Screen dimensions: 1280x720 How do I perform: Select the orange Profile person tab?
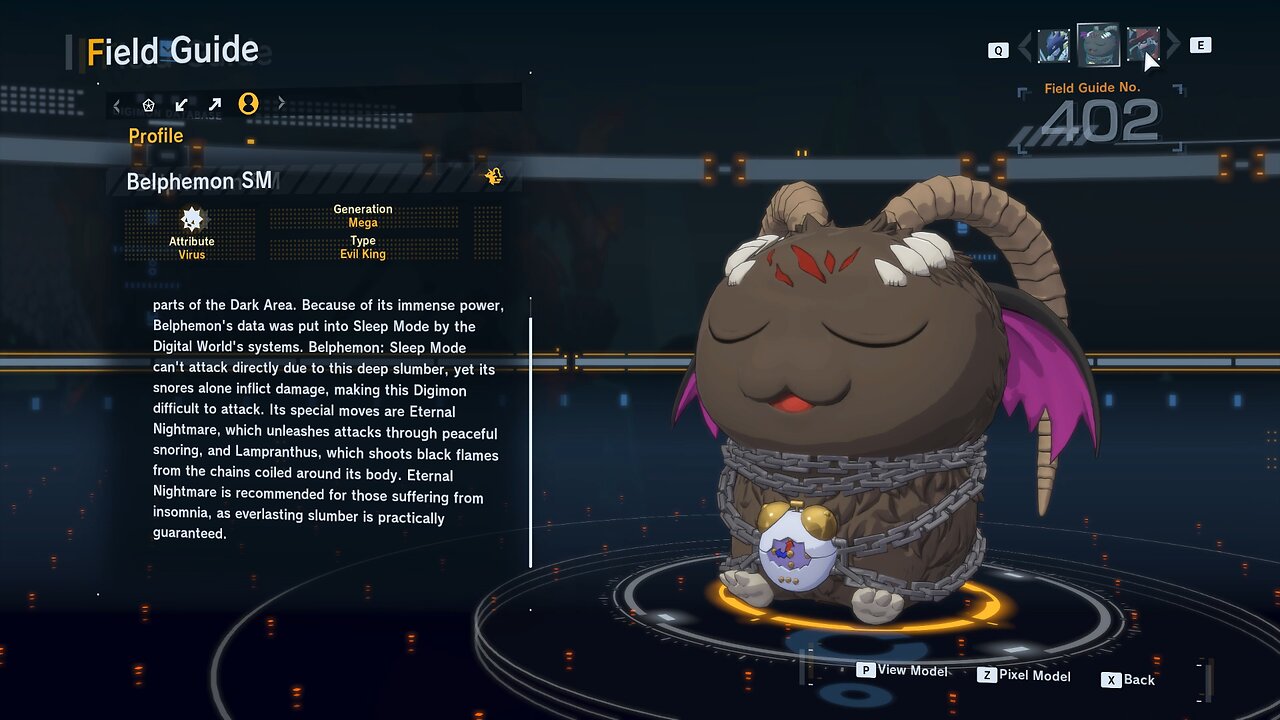[248, 103]
